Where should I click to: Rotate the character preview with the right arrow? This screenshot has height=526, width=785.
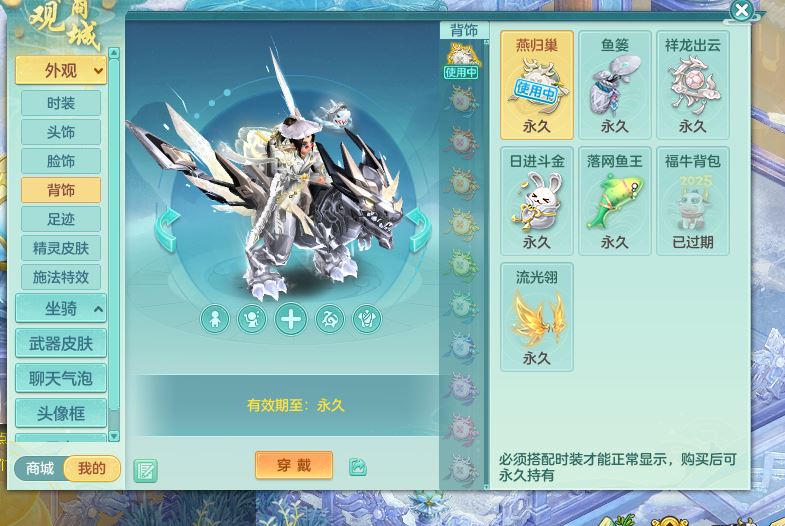(418, 230)
